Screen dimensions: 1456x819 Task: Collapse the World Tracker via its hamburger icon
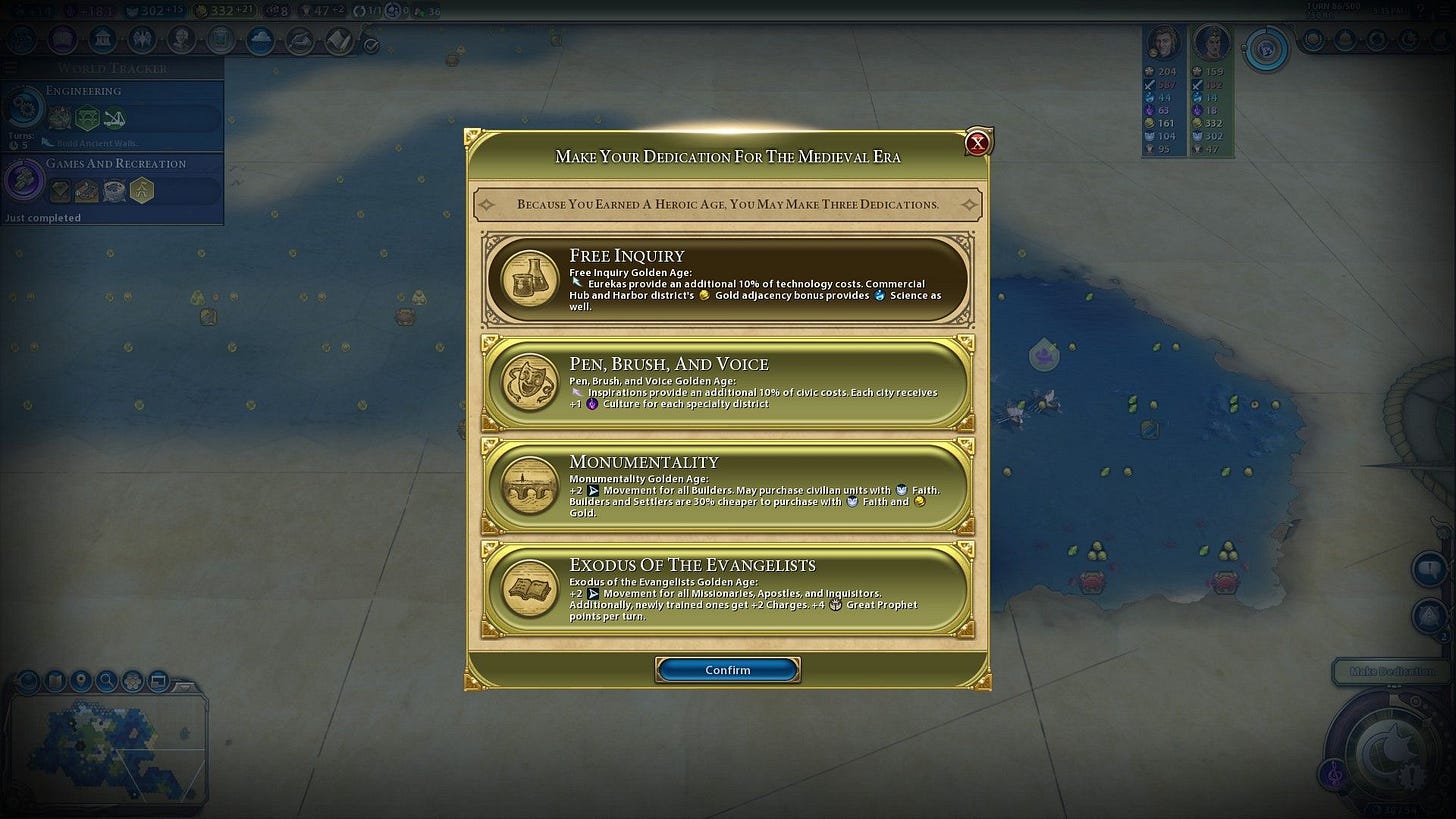(x=10, y=68)
